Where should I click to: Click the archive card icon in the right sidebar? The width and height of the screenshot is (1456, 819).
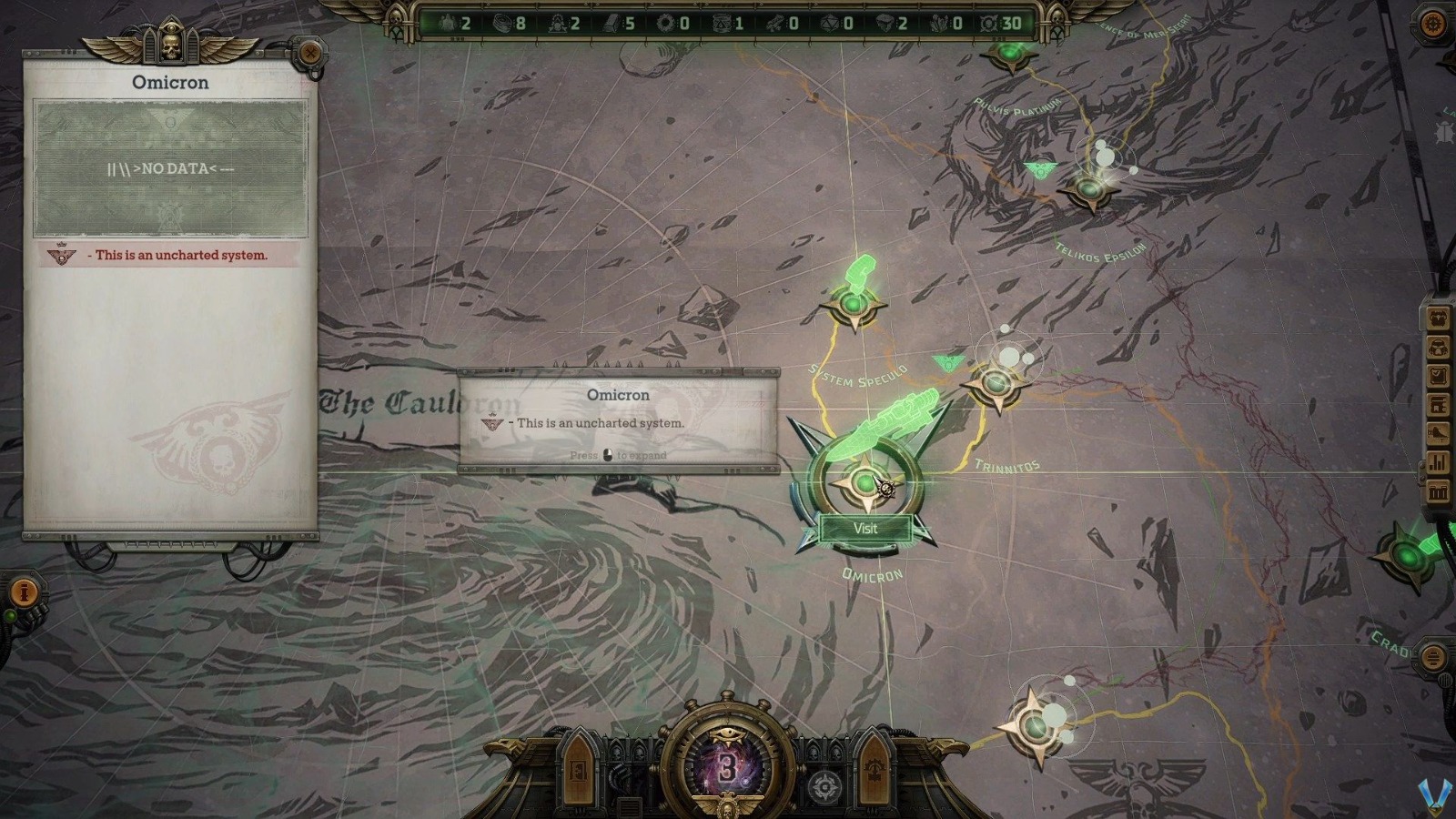point(1440,404)
